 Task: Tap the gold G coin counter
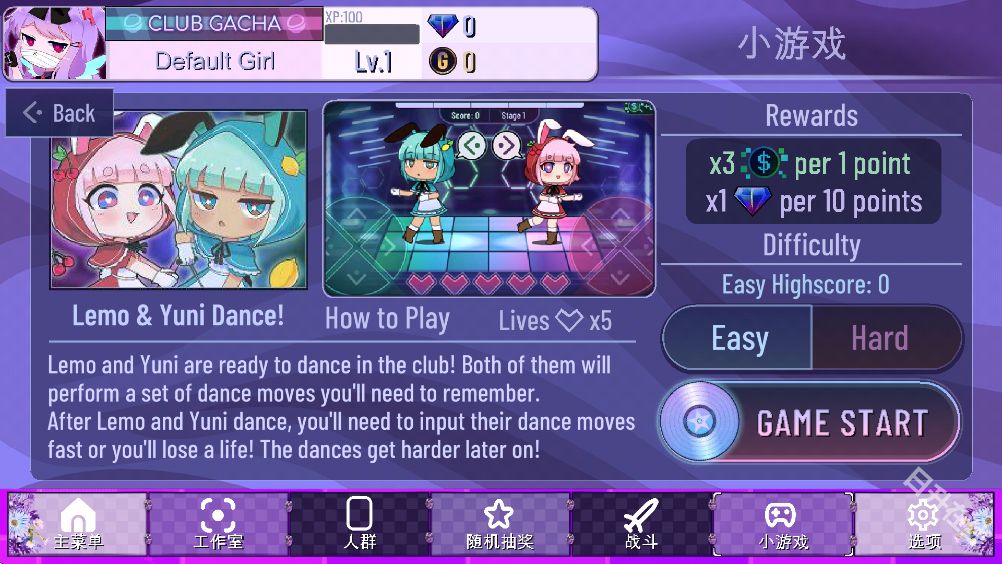(x=451, y=62)
